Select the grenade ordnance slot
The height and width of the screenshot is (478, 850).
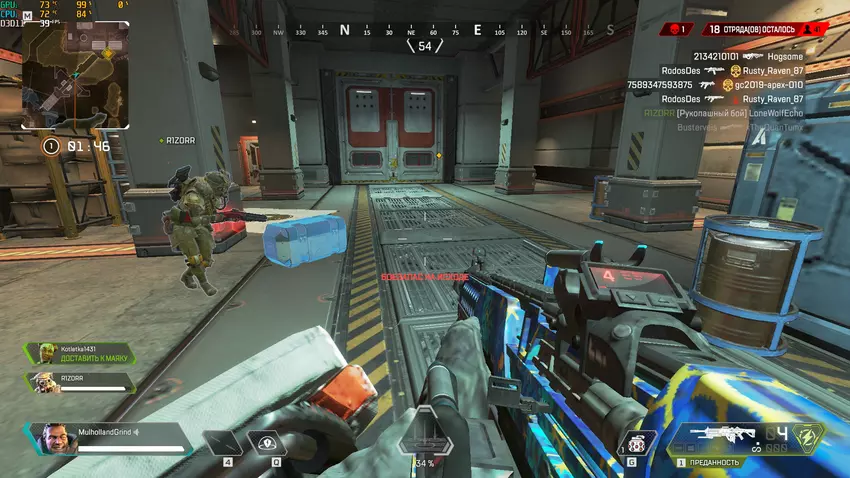pos(636,444)
